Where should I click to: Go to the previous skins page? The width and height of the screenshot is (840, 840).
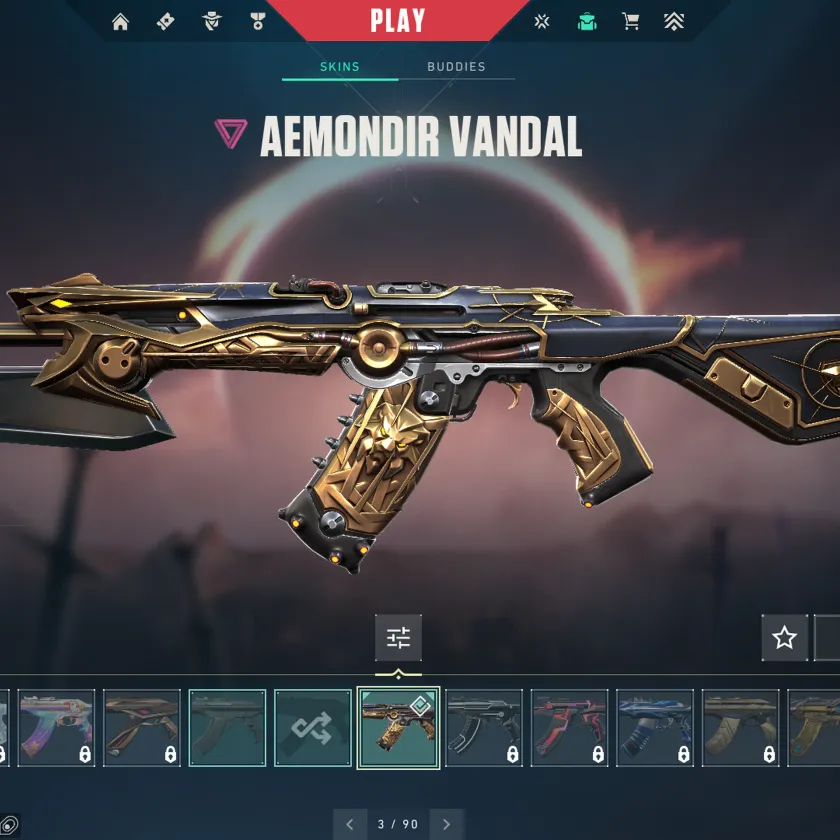[349, 824]
